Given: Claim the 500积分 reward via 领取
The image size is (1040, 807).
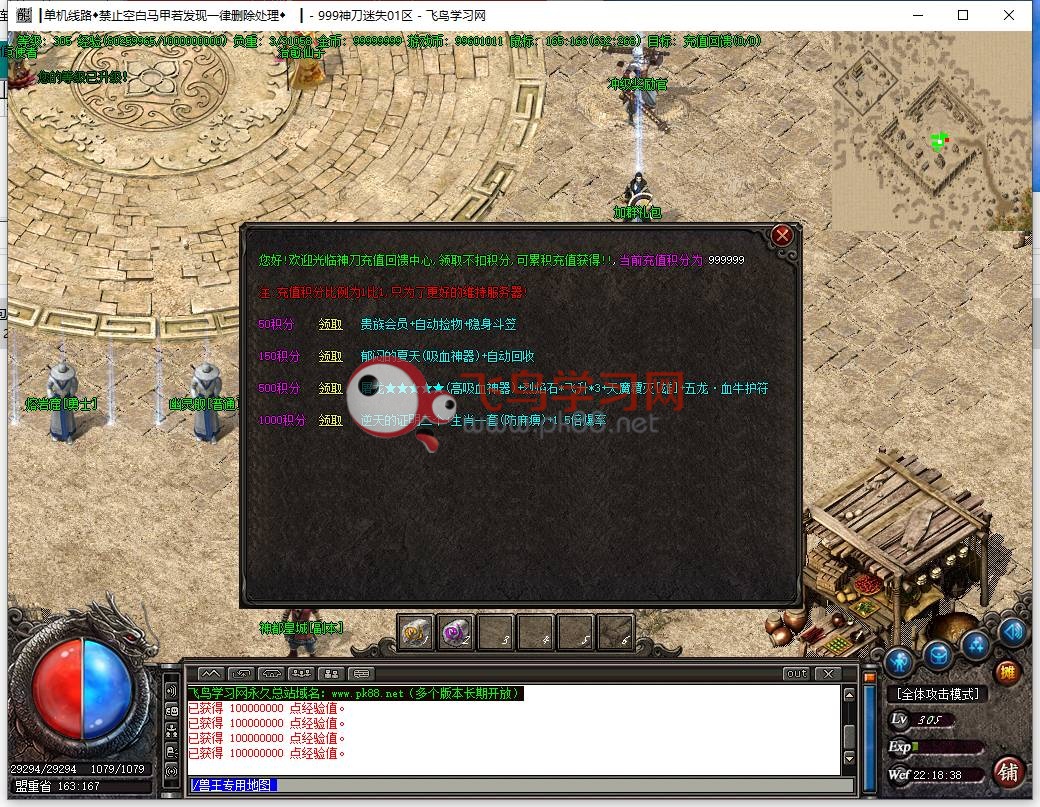Looking at the screenshot, I should point(330,388).
